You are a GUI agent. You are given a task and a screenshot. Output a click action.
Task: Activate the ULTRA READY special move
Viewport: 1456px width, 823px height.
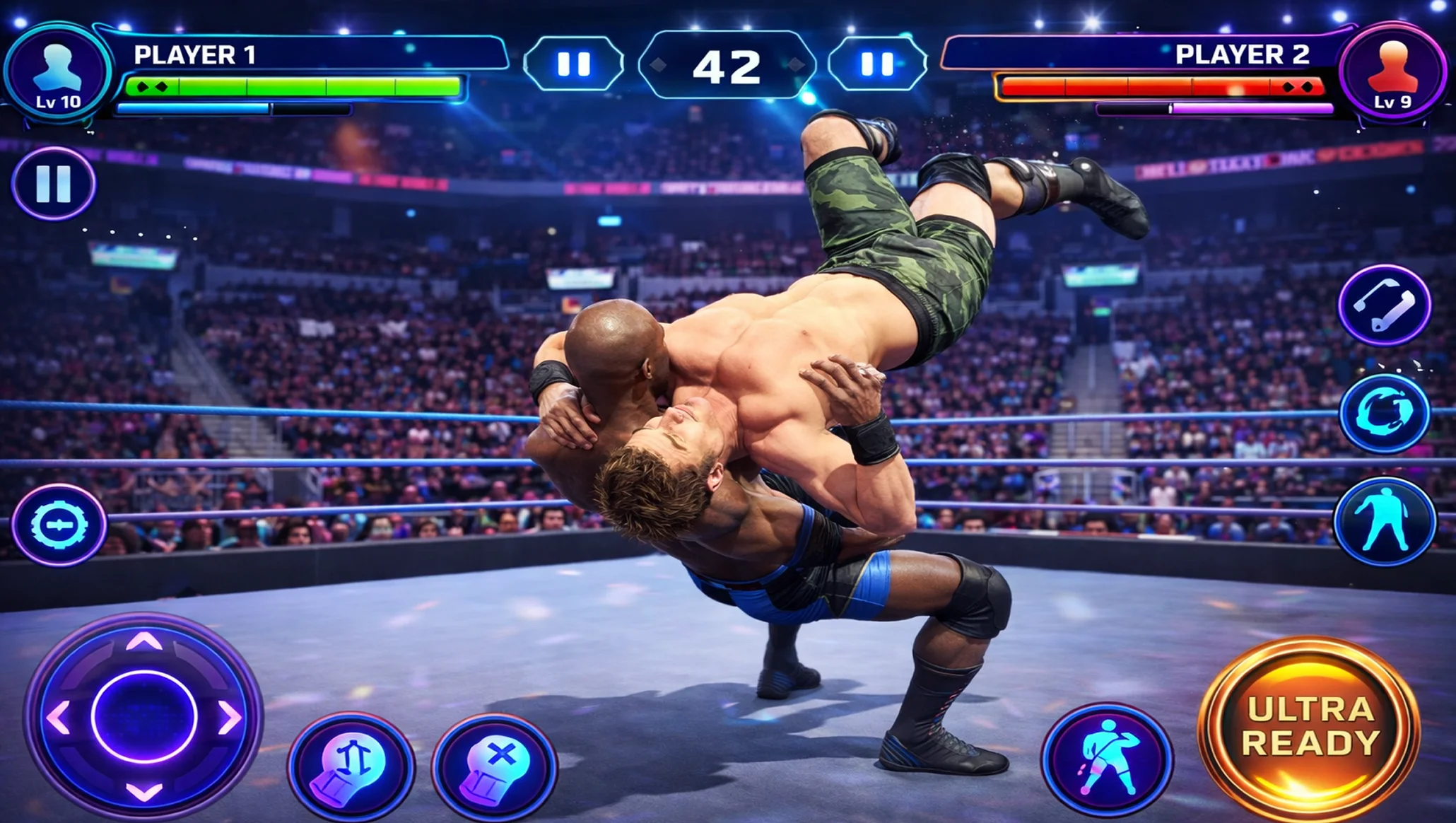click(1310, 728)
